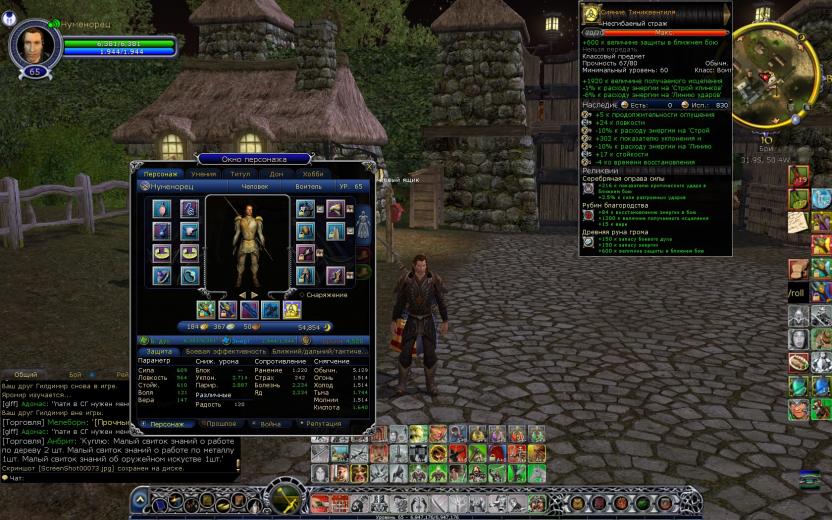Expand the main menu arrow button
The width and height of the screenshot is (832, 520).
click(x=141, y=501)
